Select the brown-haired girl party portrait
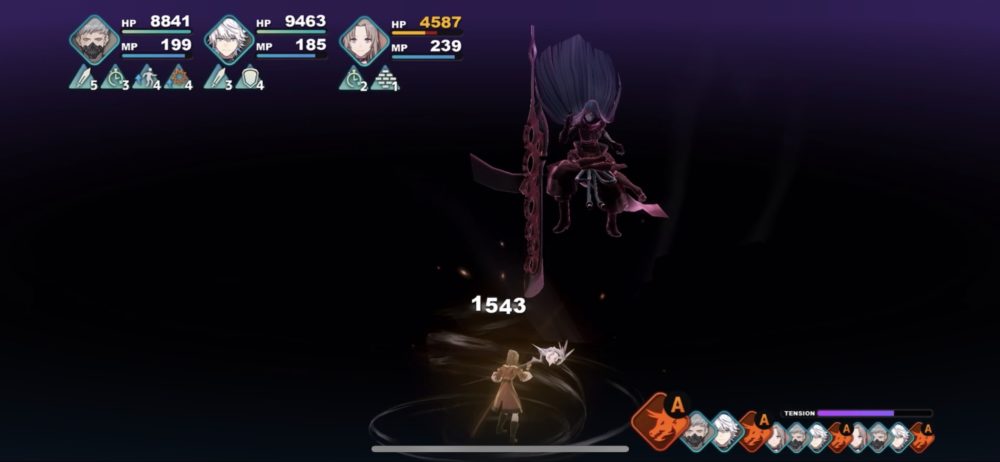This screenshot has width=1000, height=462. [364, 40]
